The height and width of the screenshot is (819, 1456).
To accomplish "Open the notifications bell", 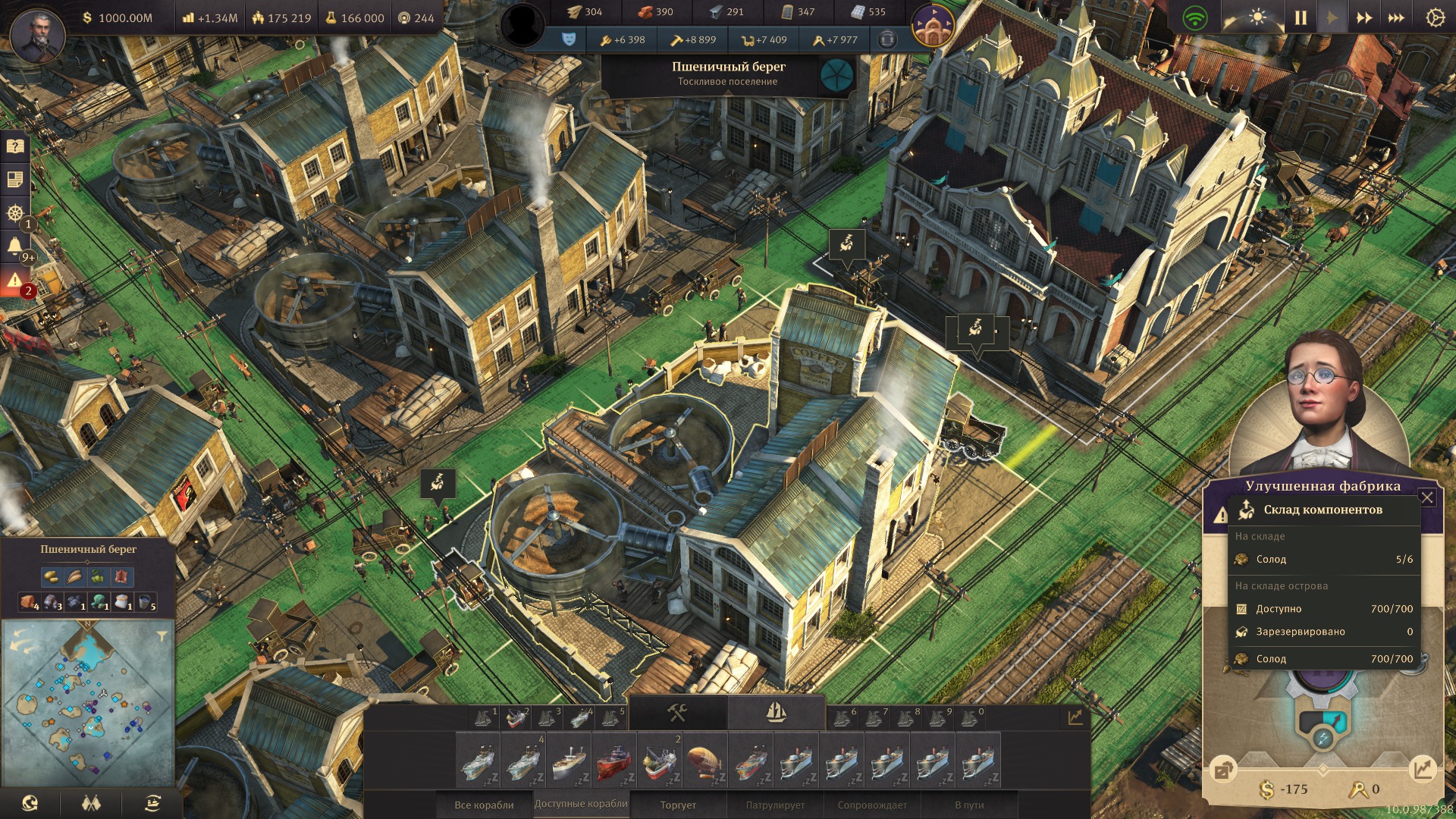I will click(15, 246).
